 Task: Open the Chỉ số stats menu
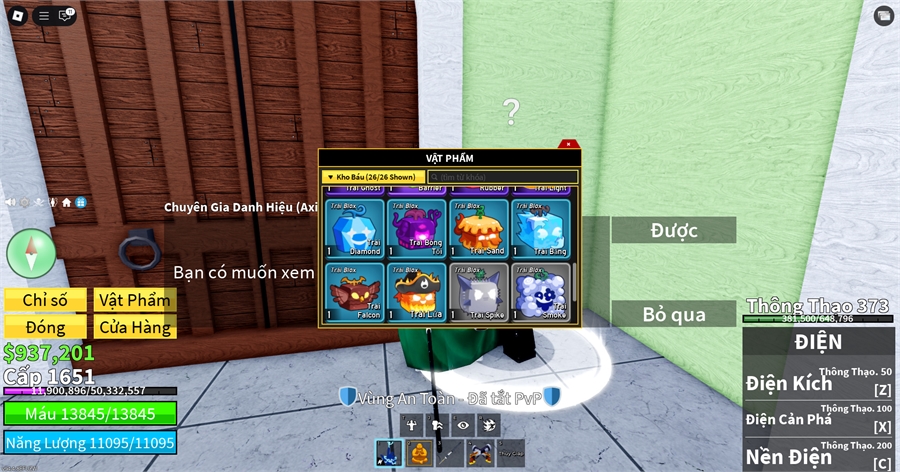(x=45, y=300)
